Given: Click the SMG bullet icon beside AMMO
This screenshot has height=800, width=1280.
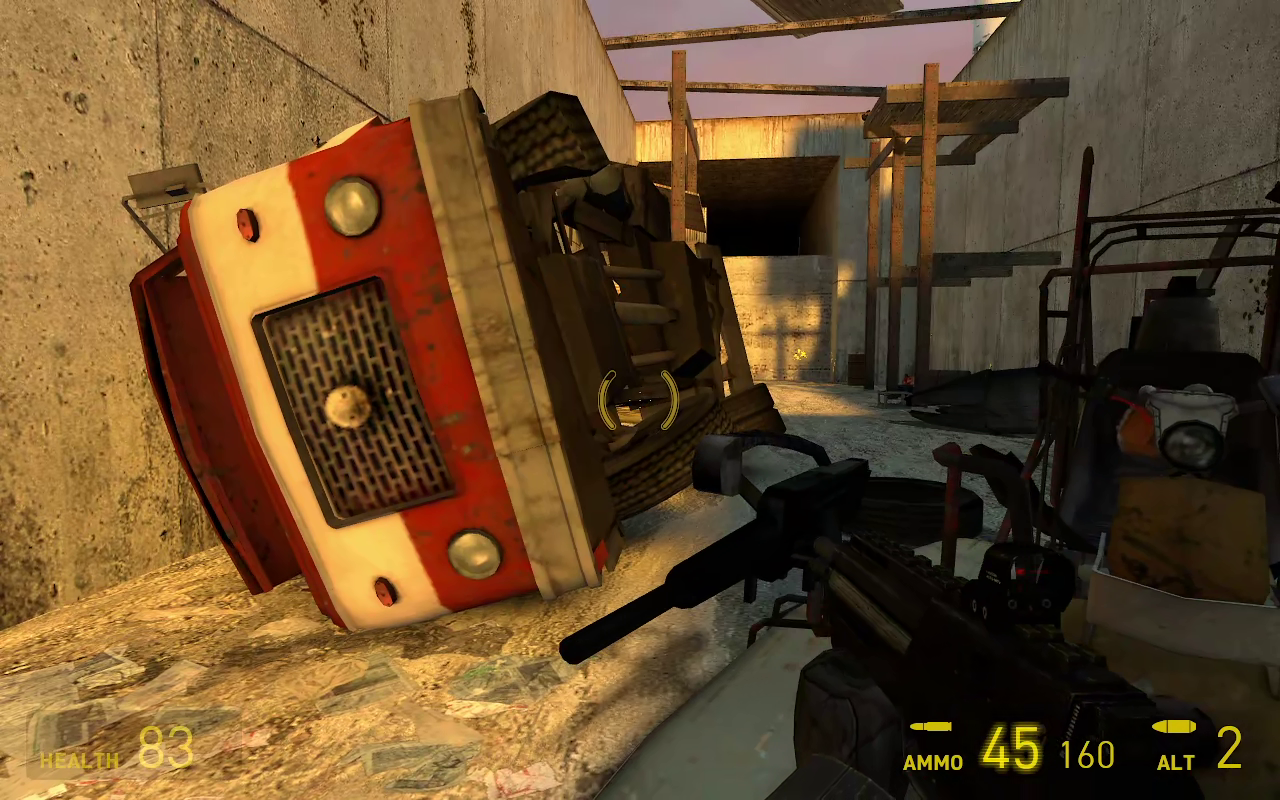Looking at the screenshot, I should point(931,726).
